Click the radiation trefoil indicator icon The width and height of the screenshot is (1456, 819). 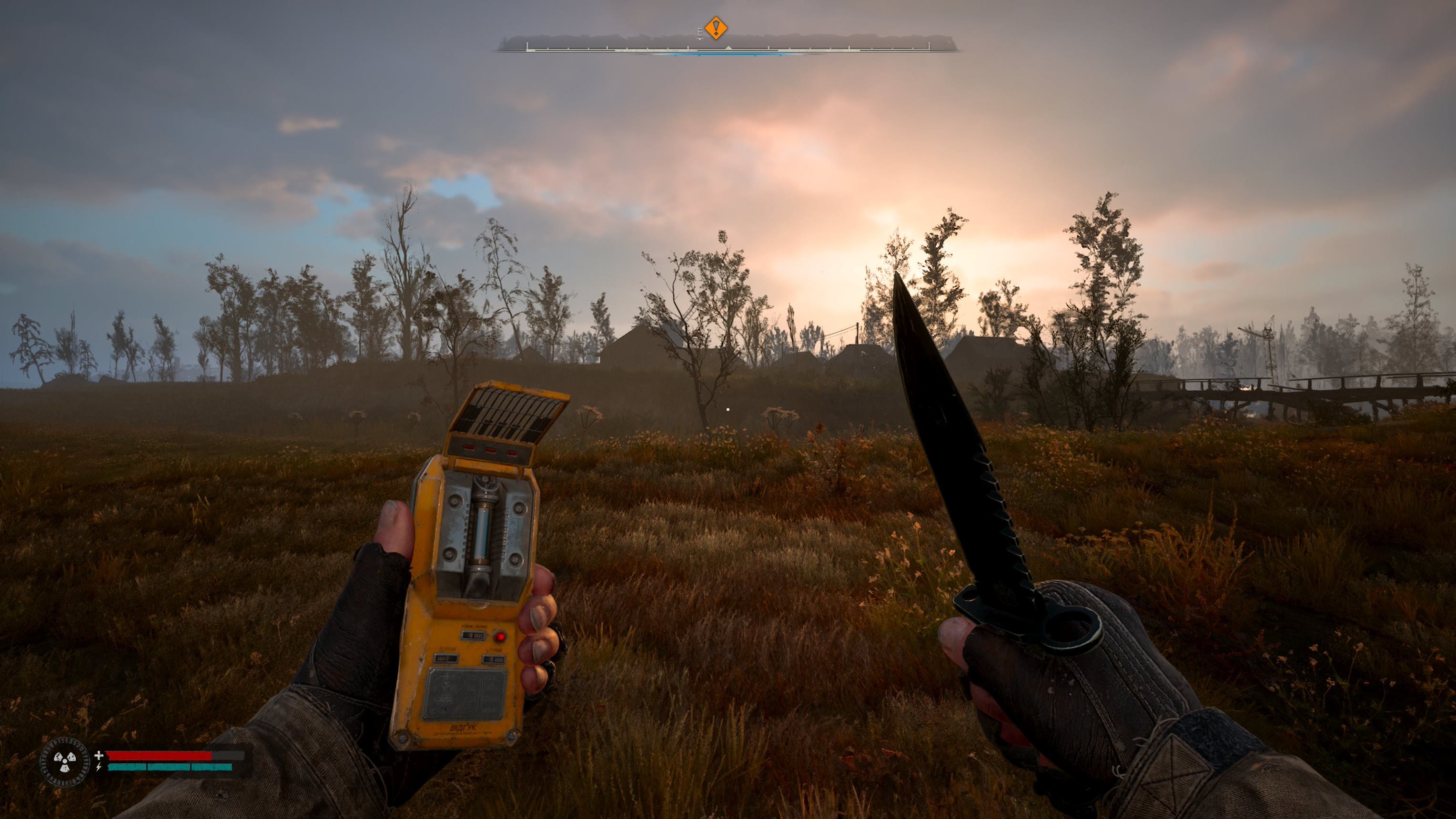coord(64,762)
